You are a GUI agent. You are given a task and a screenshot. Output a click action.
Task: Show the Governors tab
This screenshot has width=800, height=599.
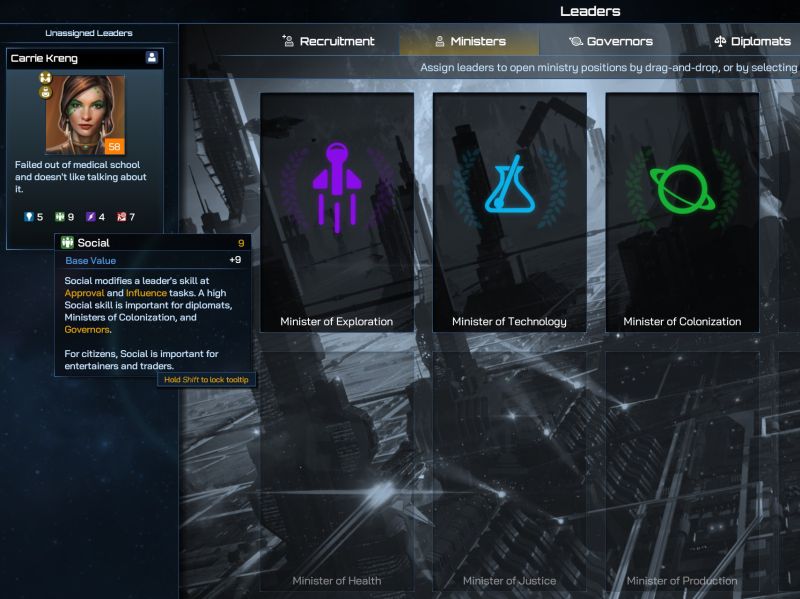(x=610, y=41)
